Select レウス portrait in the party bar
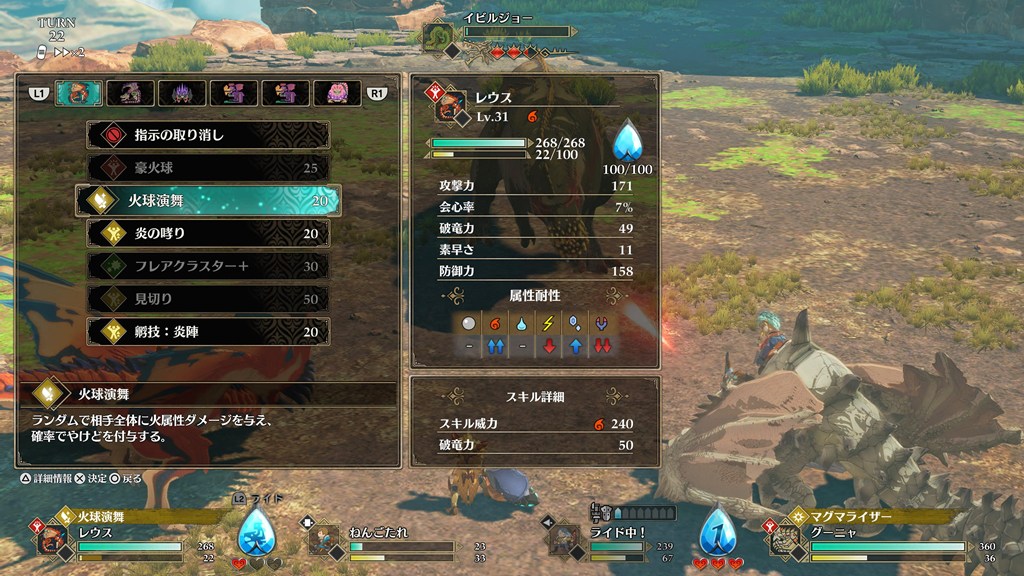 pos(53,540)
